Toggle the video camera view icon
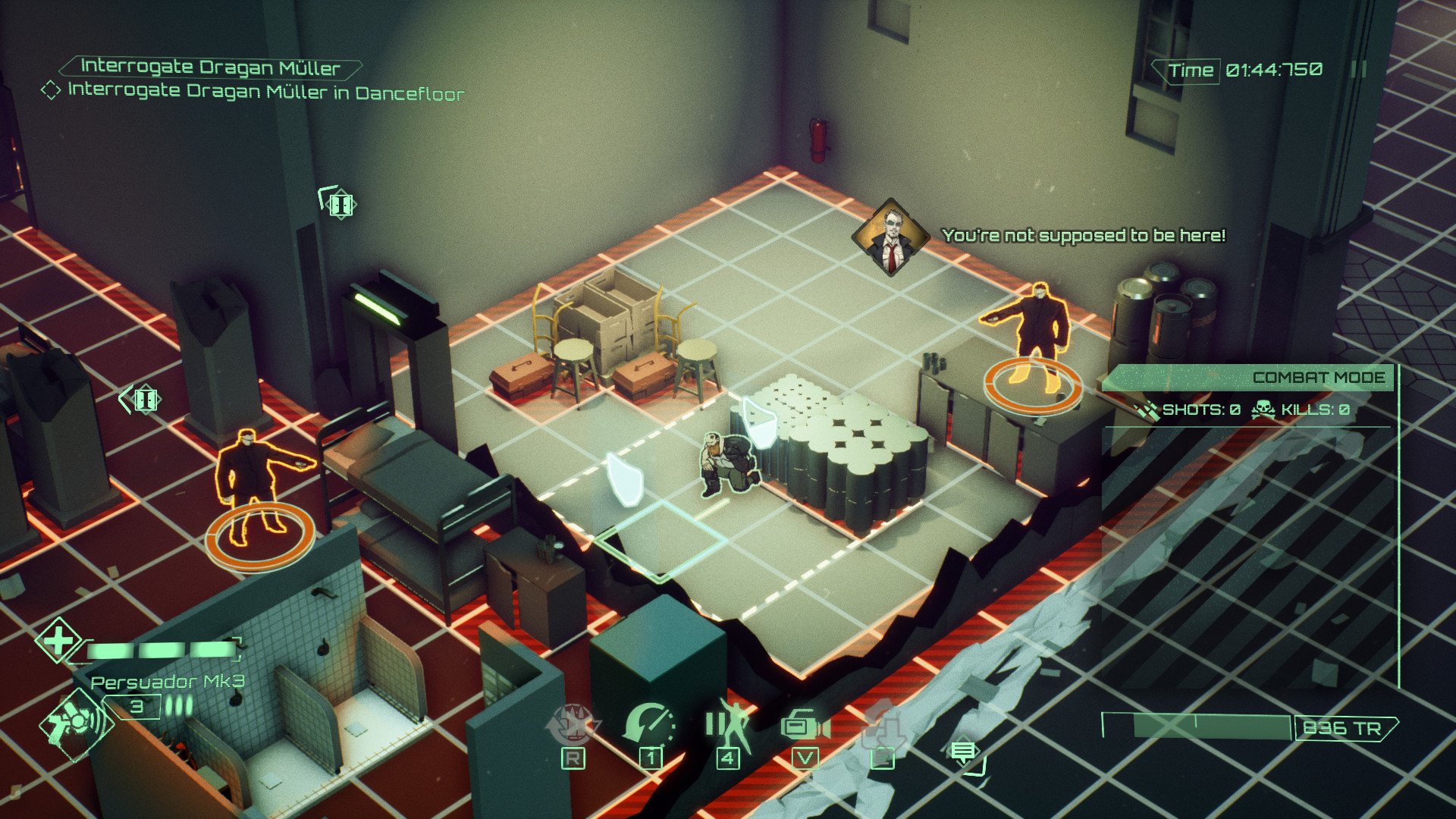Viewport: 1456px width, 819px height. tap(805, 726)
